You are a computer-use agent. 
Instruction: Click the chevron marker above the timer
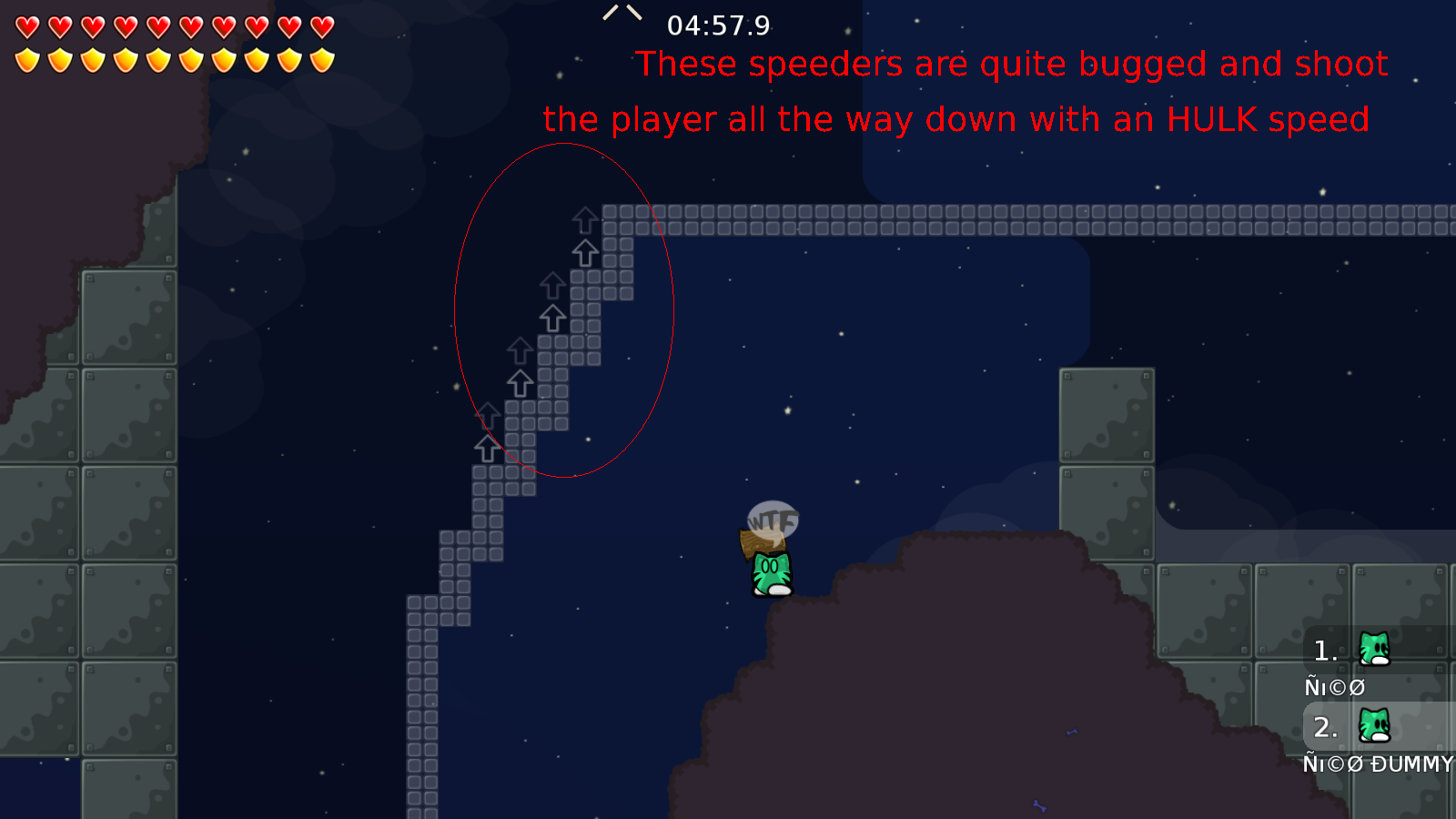pyautogui.click(x=622, y=14)
